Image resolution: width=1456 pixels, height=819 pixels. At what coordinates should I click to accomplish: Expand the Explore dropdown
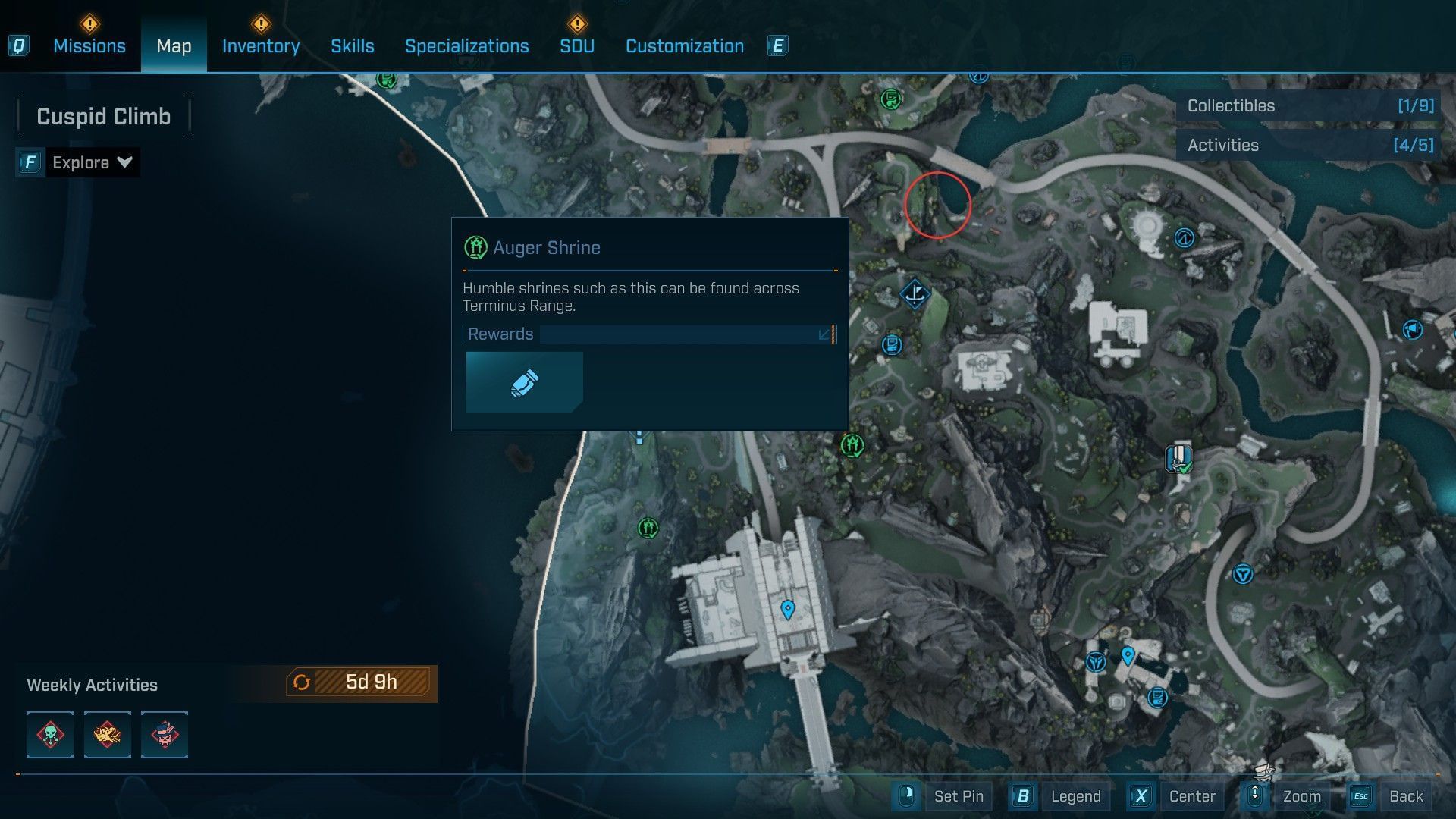click(x=92, y=162)
